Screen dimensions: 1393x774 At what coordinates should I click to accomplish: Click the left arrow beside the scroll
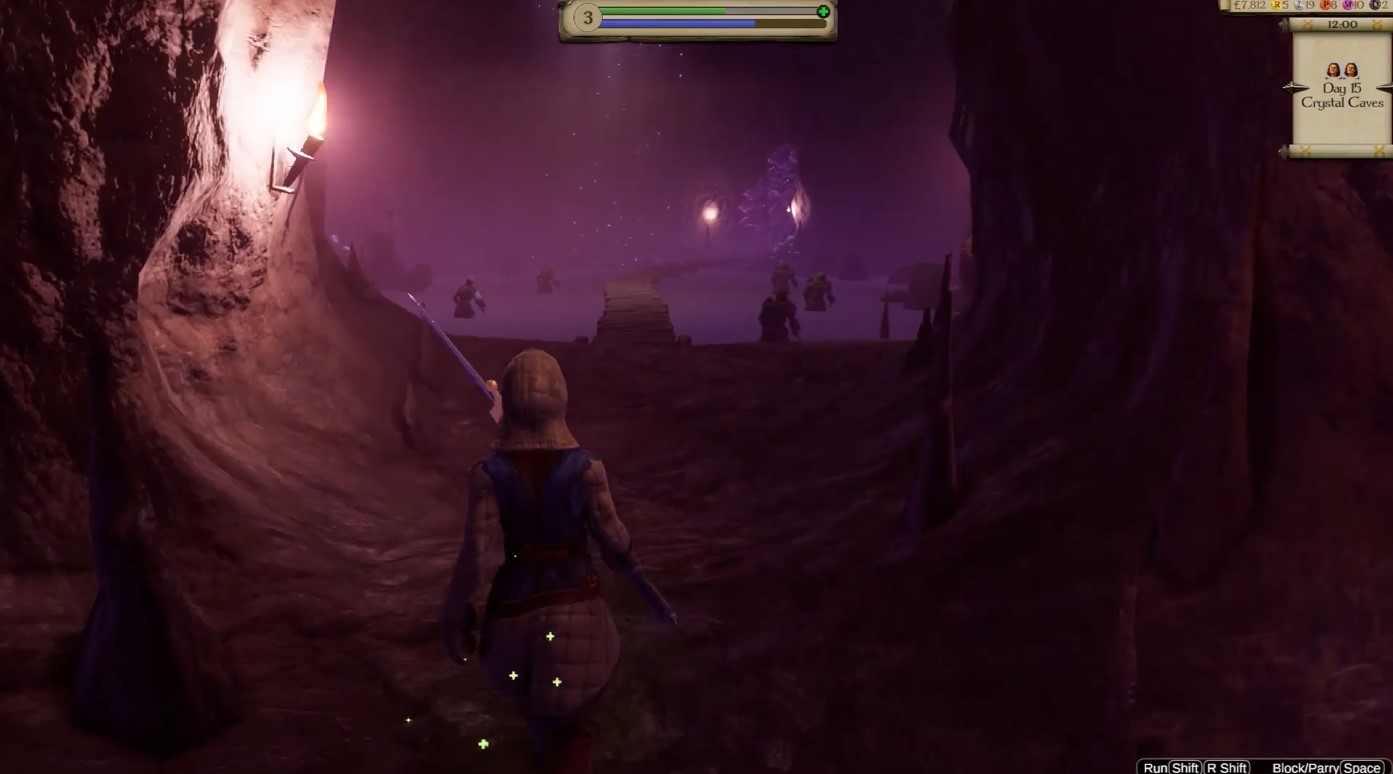coord(1287,88)
